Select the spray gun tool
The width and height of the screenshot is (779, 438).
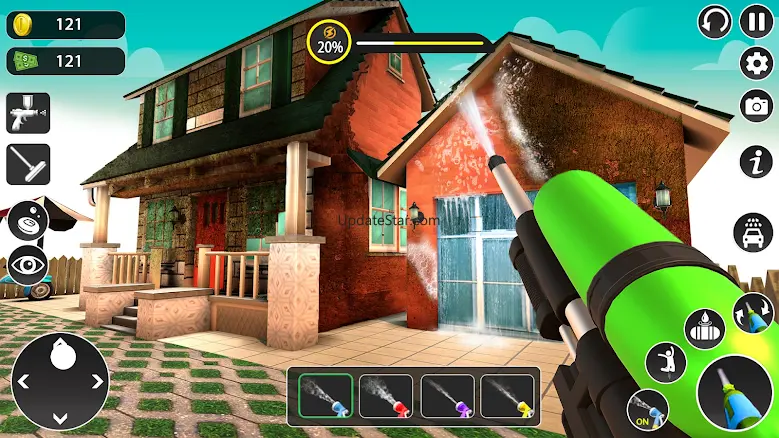click(x=28, y=115)
